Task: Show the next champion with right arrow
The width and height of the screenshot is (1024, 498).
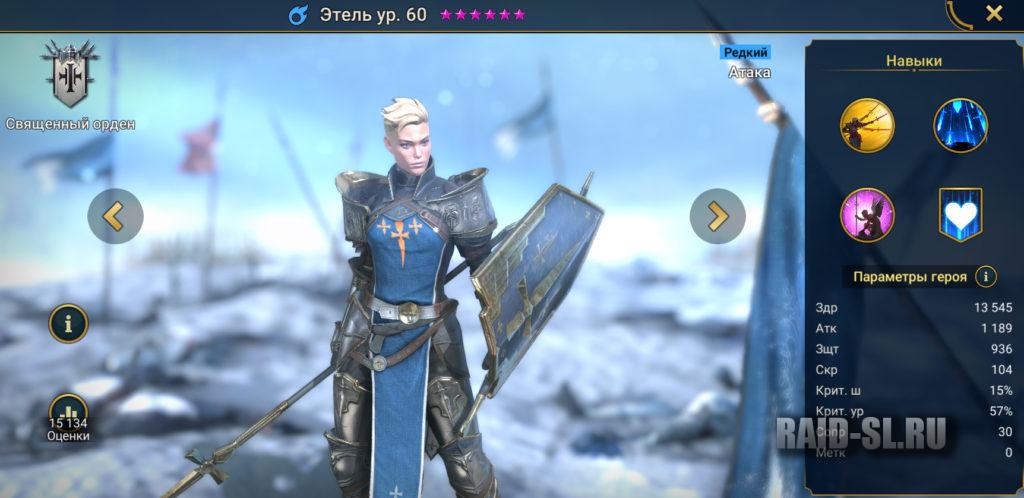Action: pyautogui.click(x=717, y=216)
